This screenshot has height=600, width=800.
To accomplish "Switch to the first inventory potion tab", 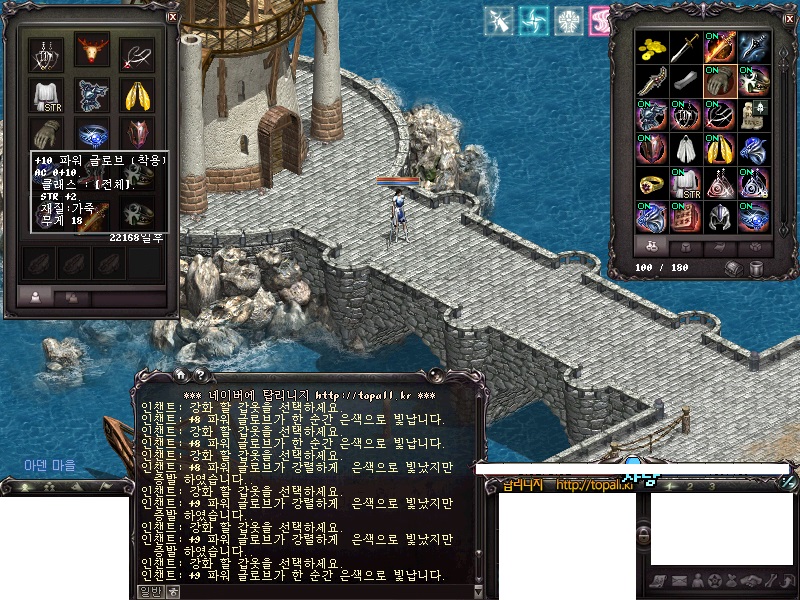I will tap(652, 246).
